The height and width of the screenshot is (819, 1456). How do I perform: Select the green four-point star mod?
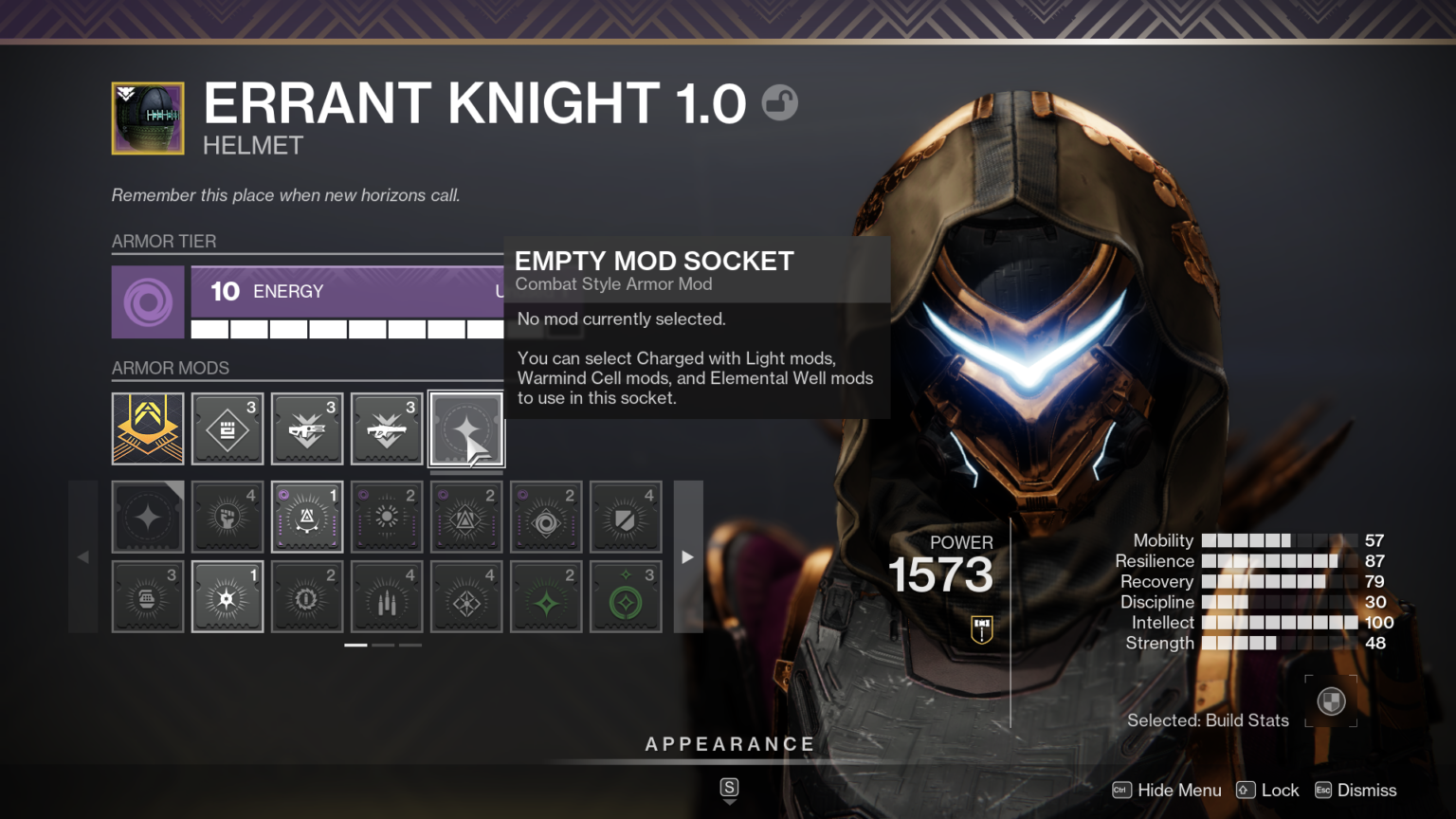pyautogui.click(x=546, y=597)
